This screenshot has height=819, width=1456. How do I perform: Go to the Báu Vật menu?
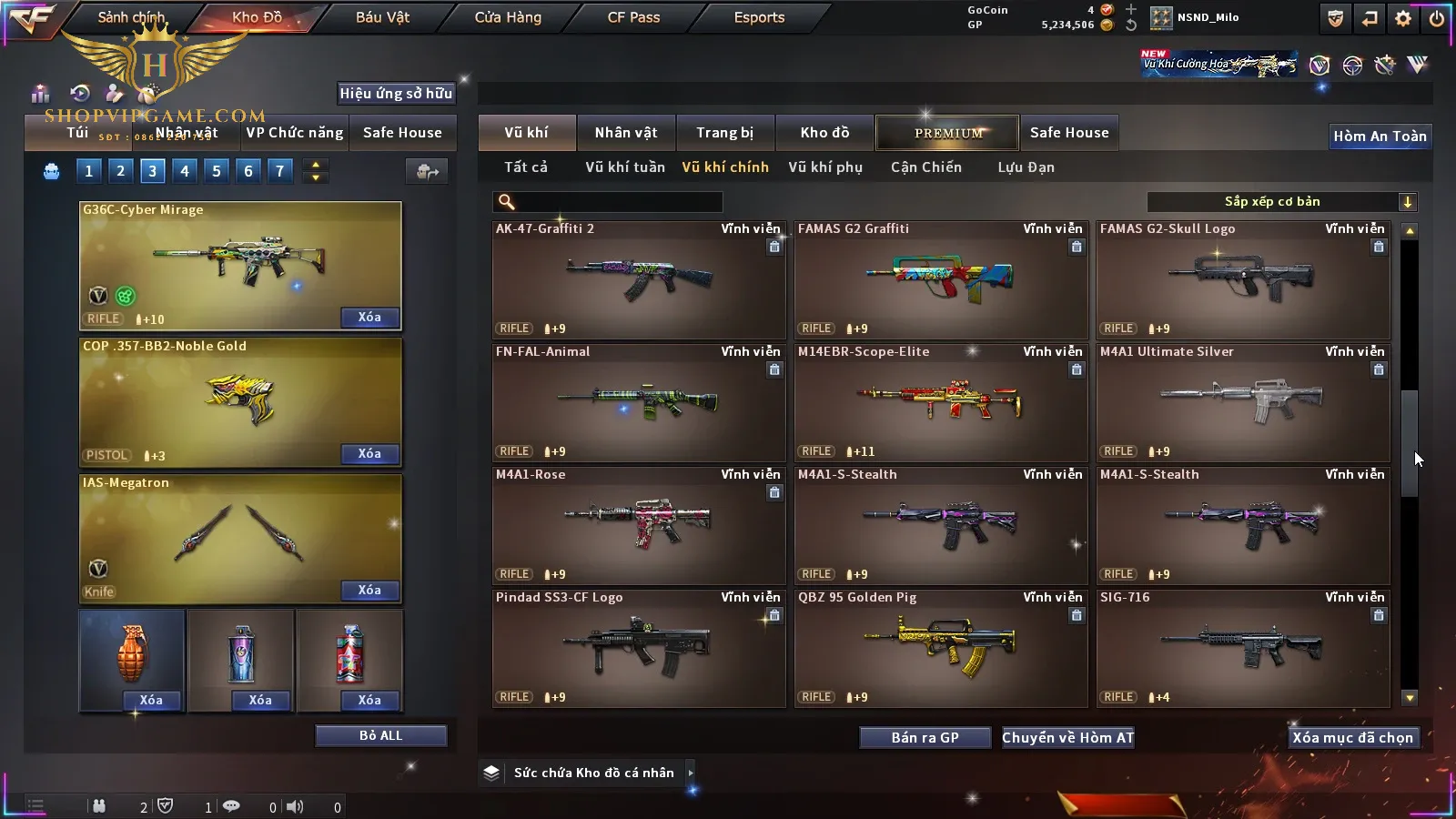(x=382, y=17)
